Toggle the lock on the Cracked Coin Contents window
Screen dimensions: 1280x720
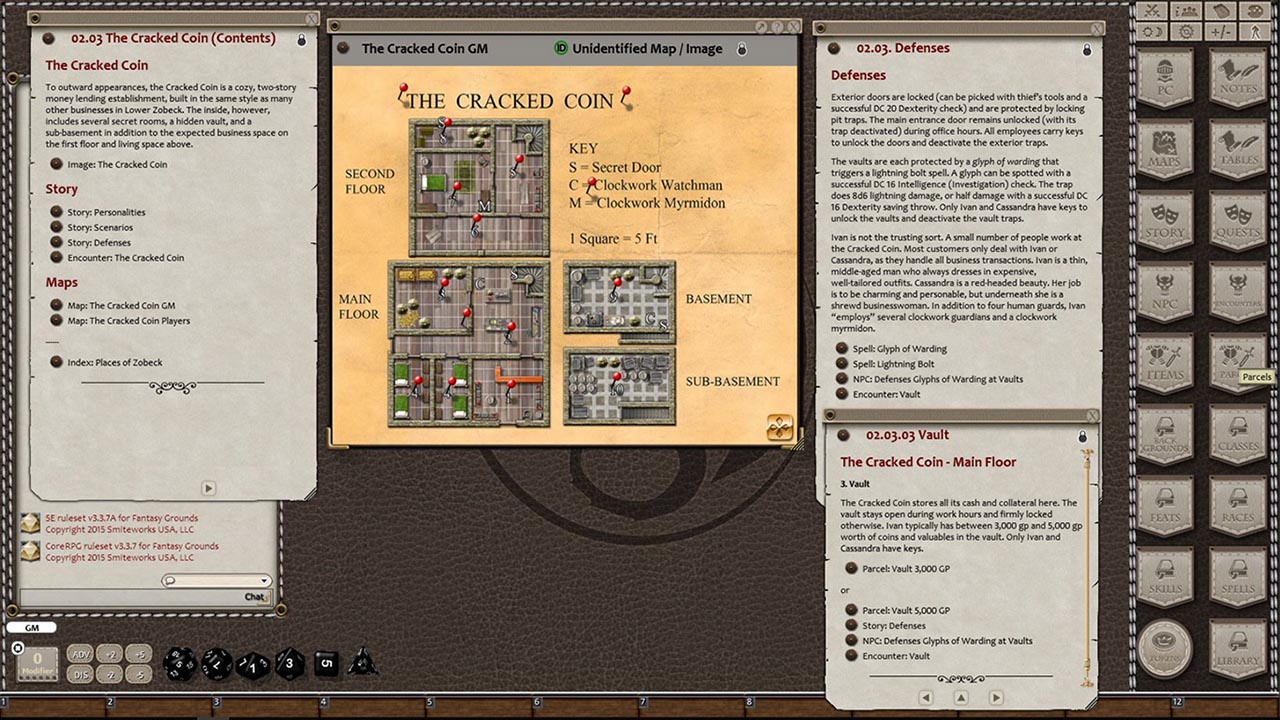302,38
